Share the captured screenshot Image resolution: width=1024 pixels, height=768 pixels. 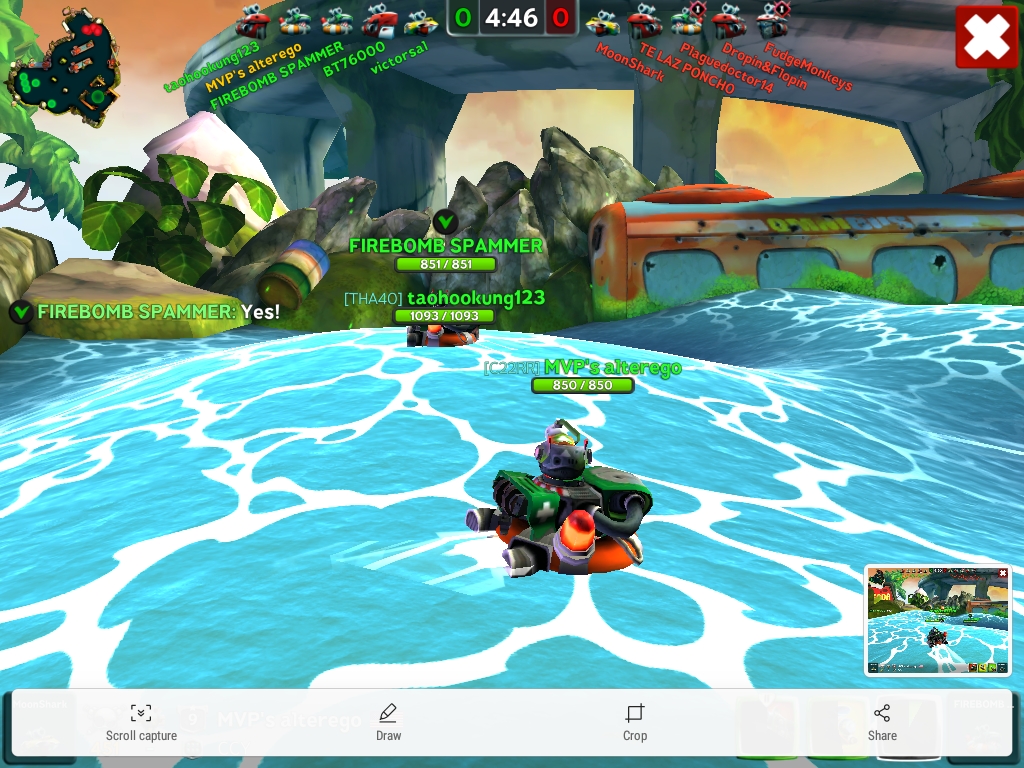(882, 722)
